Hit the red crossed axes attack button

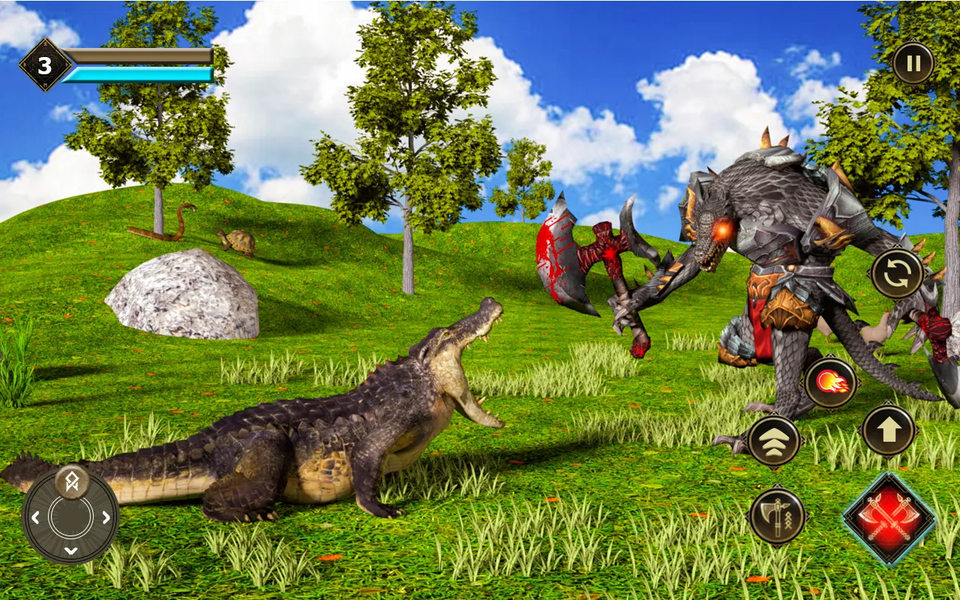[889, 519]
